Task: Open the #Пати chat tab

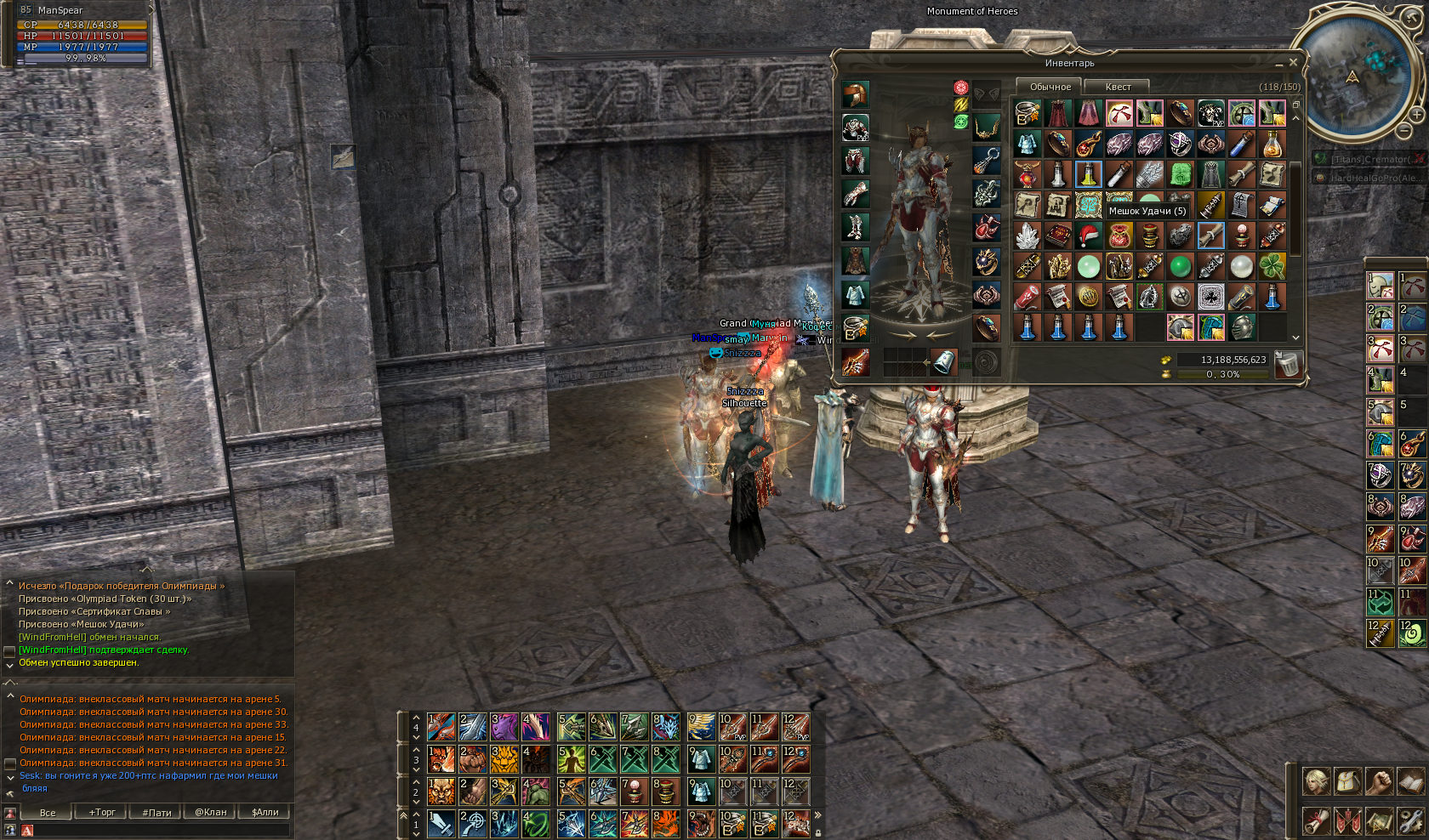Action: coord(157,812)
